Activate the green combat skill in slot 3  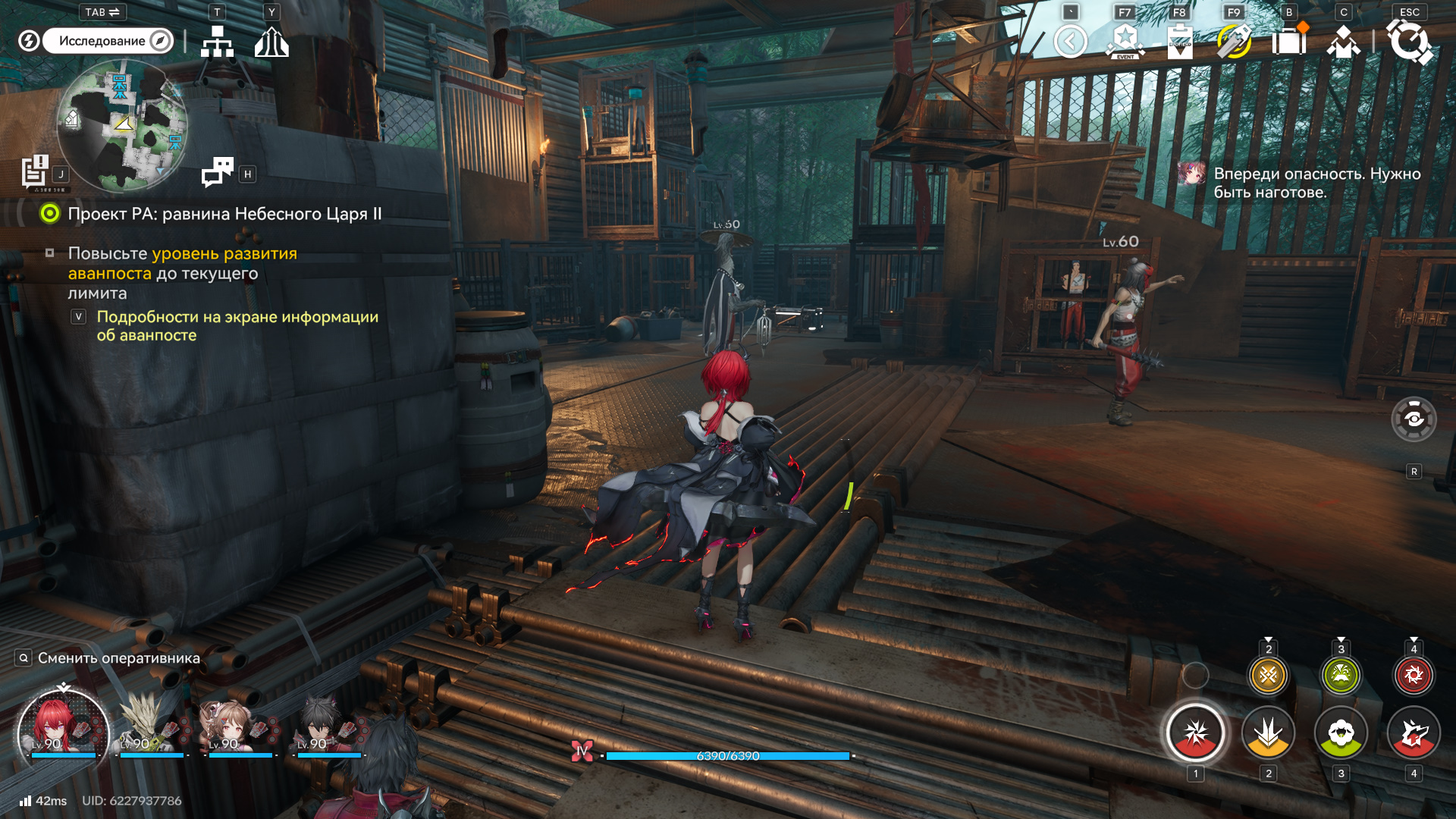point(1341,733)
